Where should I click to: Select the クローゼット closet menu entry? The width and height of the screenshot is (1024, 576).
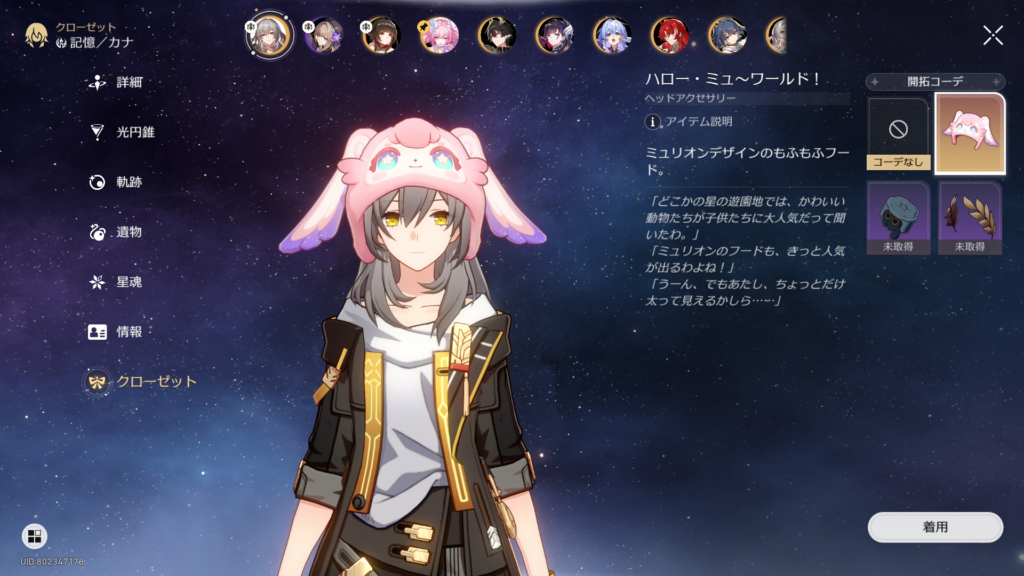(x=141, y=382)
